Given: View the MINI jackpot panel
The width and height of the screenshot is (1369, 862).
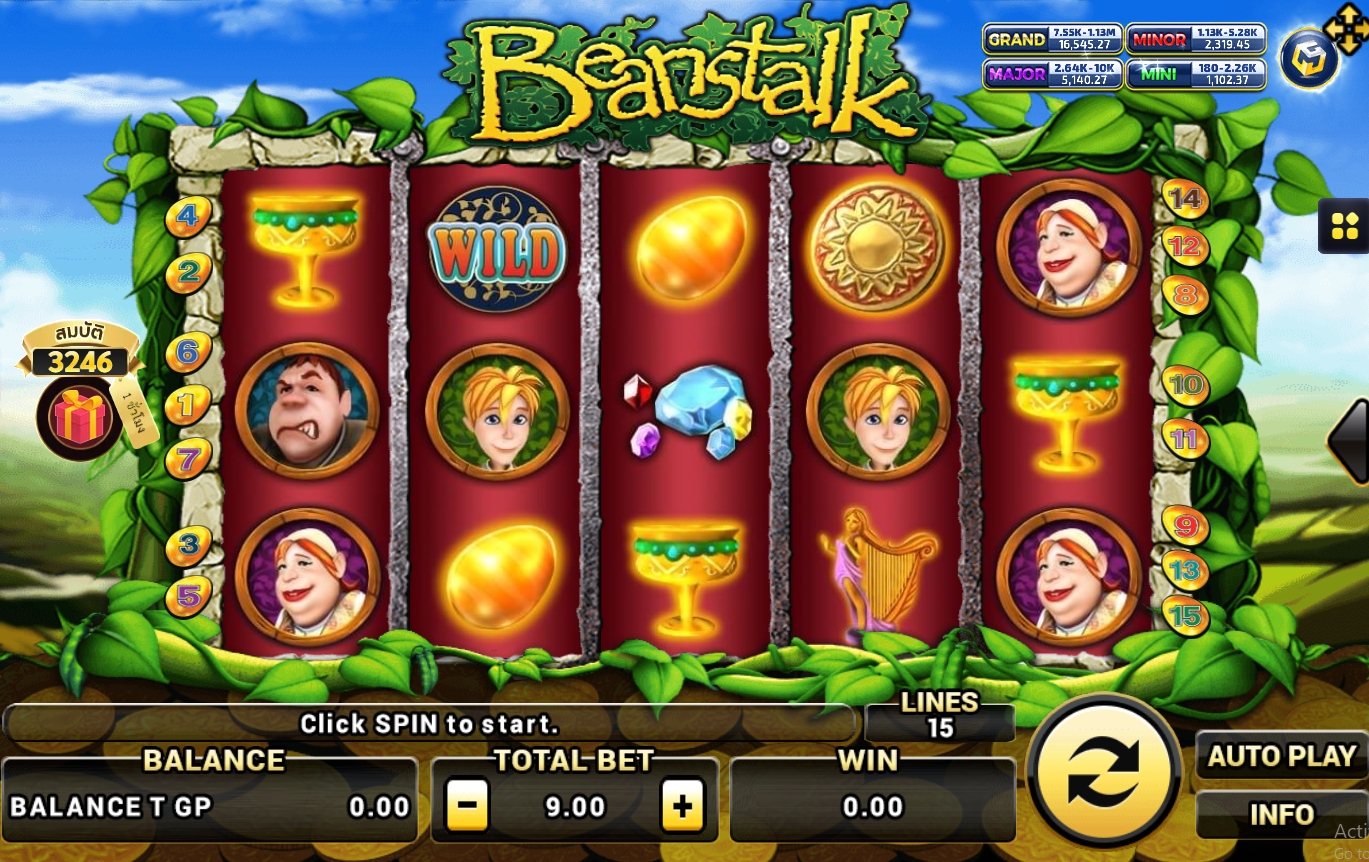Looking at the screenshot, I should (1196, 75).
